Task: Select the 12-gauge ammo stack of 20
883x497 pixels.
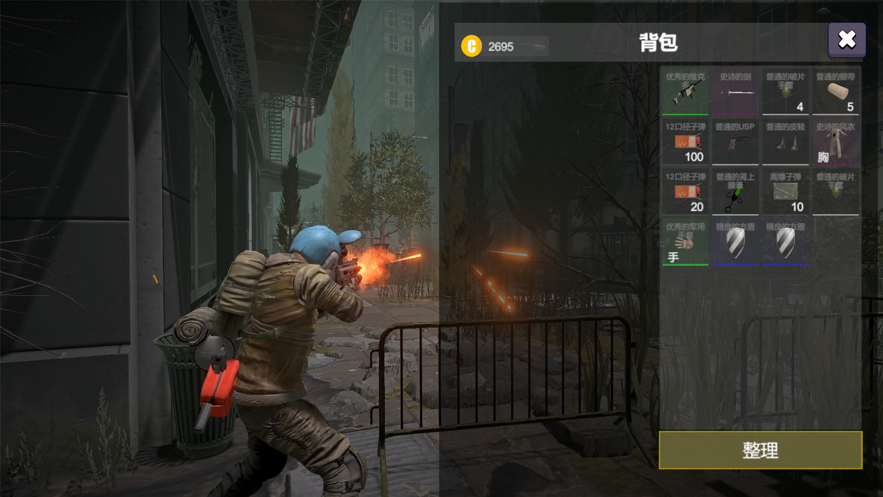Action: pyautogui.click(x=685, y=191)
